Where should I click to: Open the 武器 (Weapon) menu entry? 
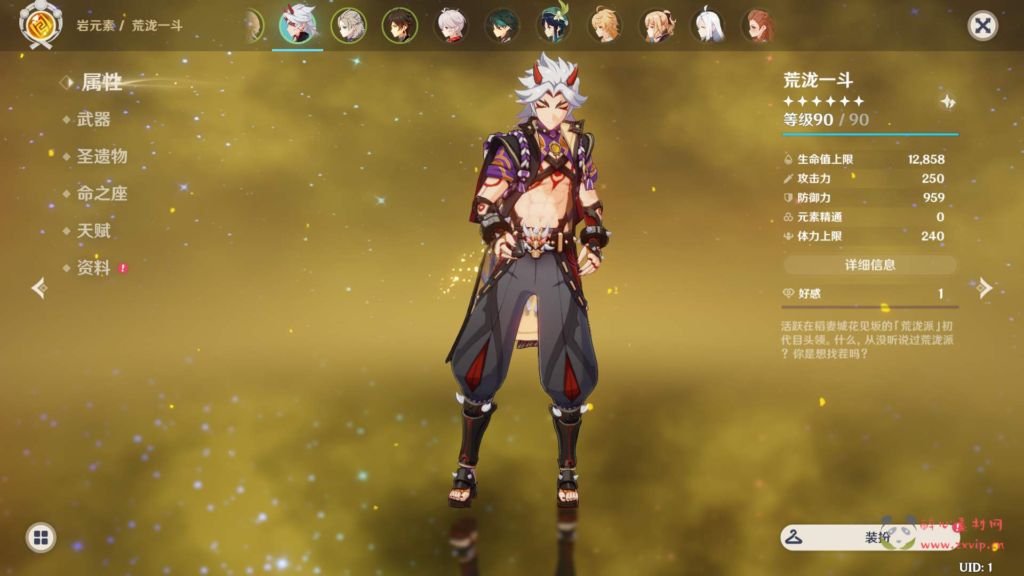click(x=93, y=119)
